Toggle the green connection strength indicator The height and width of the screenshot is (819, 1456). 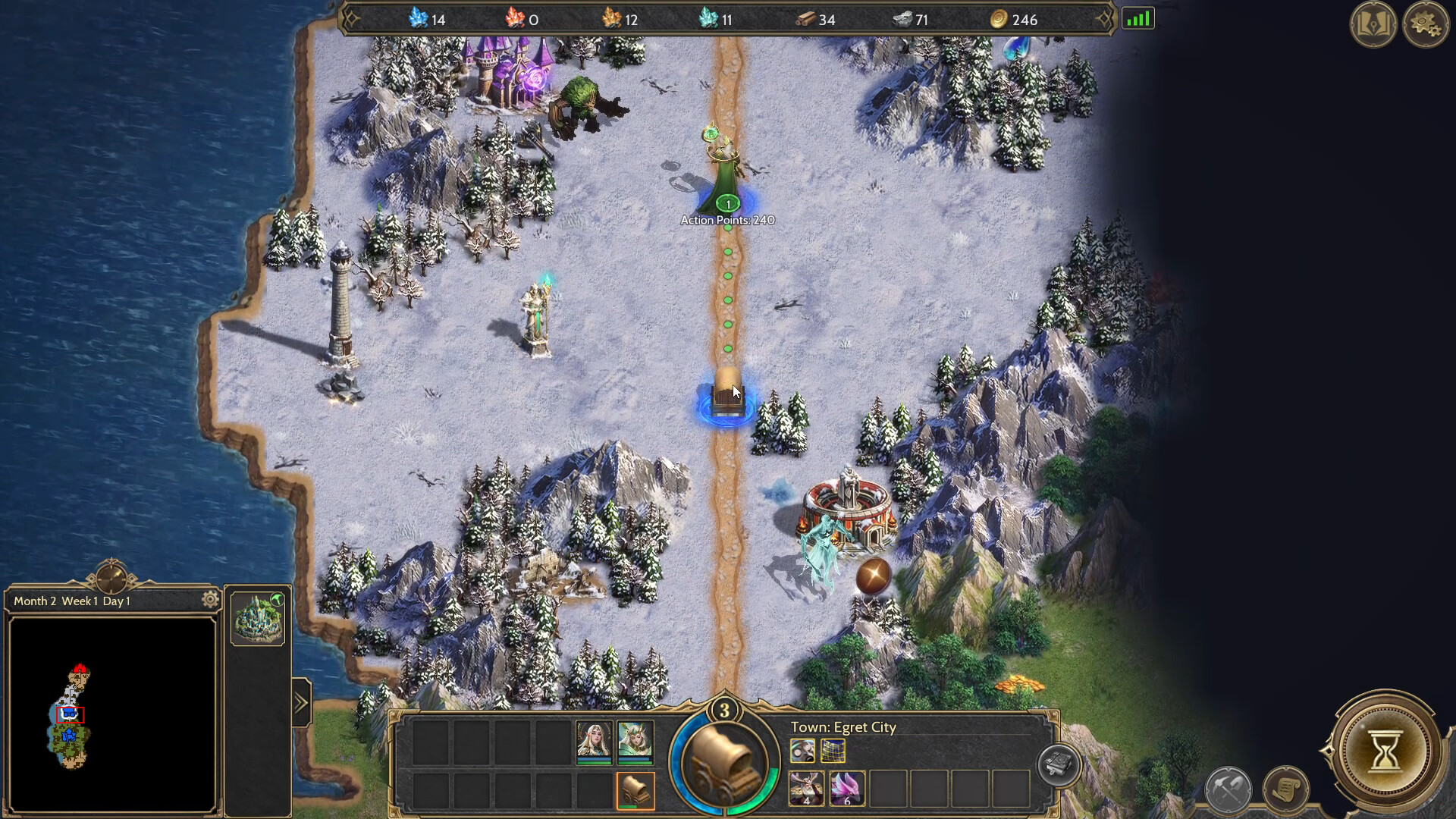pyautogui.click(x=1139, y=17)
